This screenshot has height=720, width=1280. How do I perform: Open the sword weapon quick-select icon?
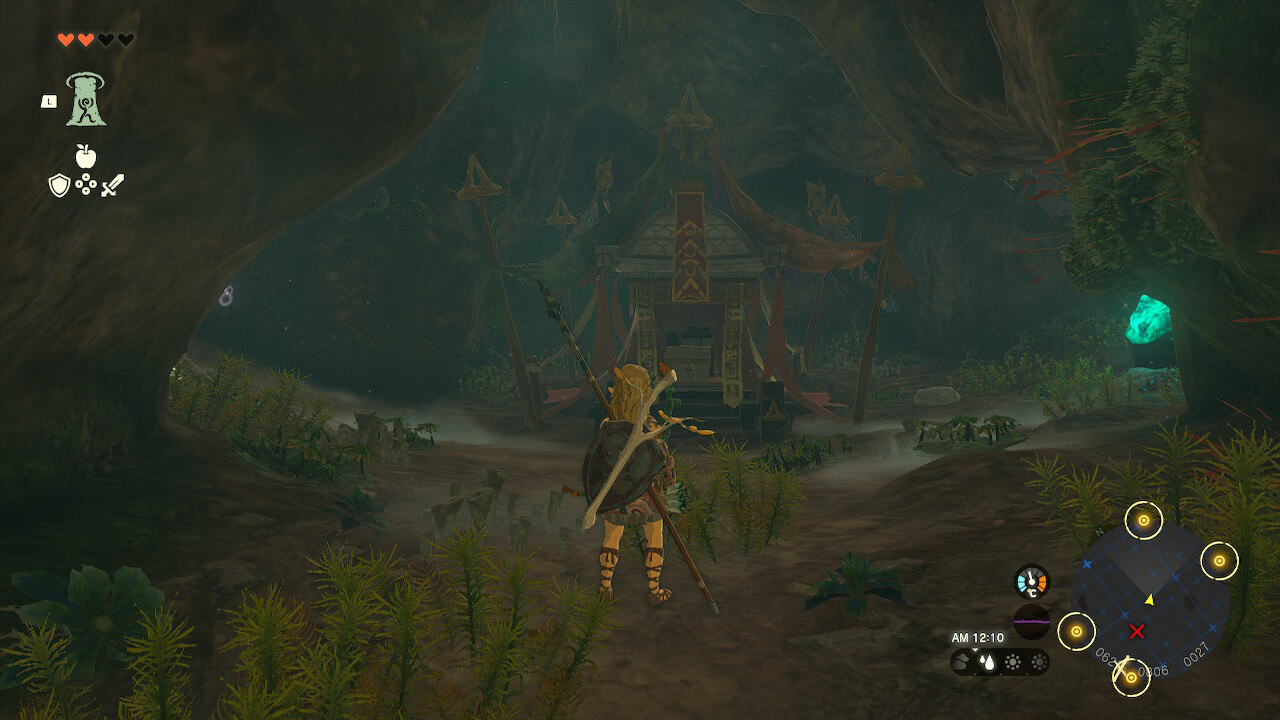click(x=112, y=185)
